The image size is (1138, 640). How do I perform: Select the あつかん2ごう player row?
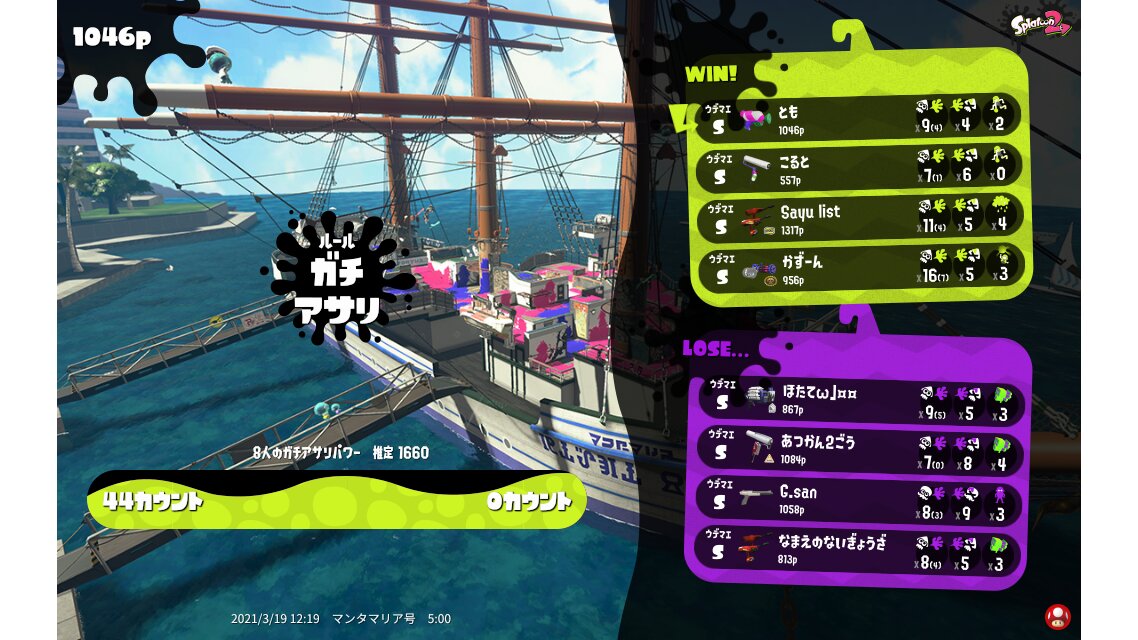(x=860, y=450)
